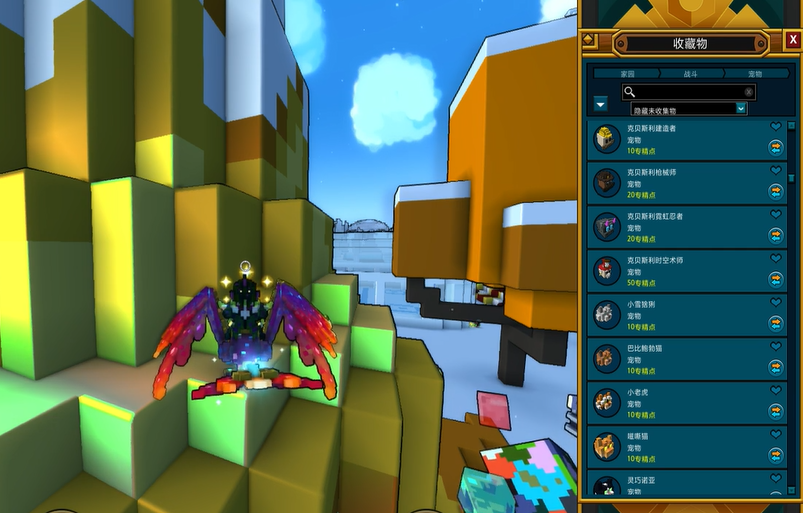The width and height of the screenshot is (803, 513).
Task: Select the 小雪狼狲 pet entry
Action: click(680, 314)
